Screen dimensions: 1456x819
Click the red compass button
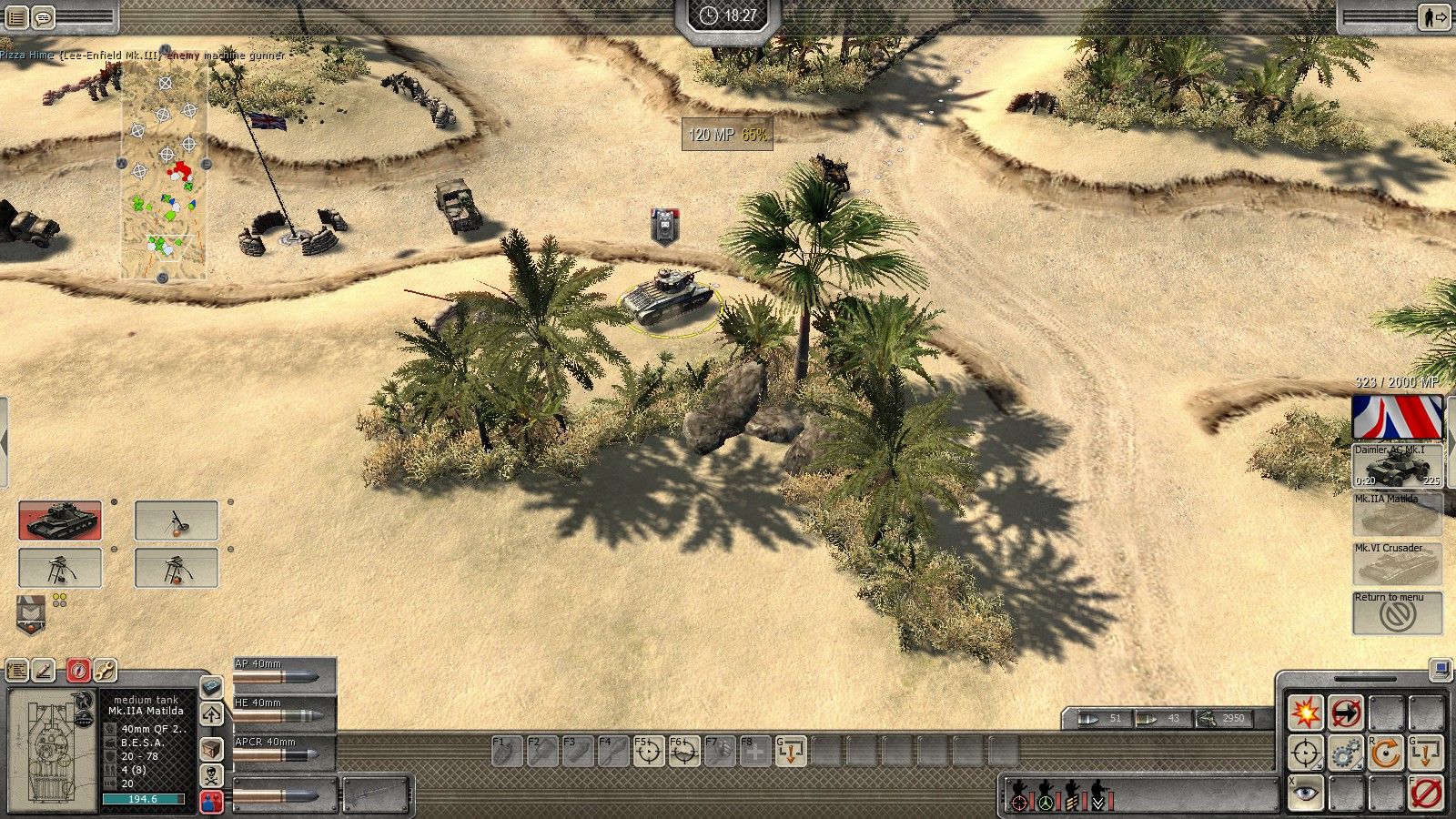pyautogui.click(x=78, y=671)
